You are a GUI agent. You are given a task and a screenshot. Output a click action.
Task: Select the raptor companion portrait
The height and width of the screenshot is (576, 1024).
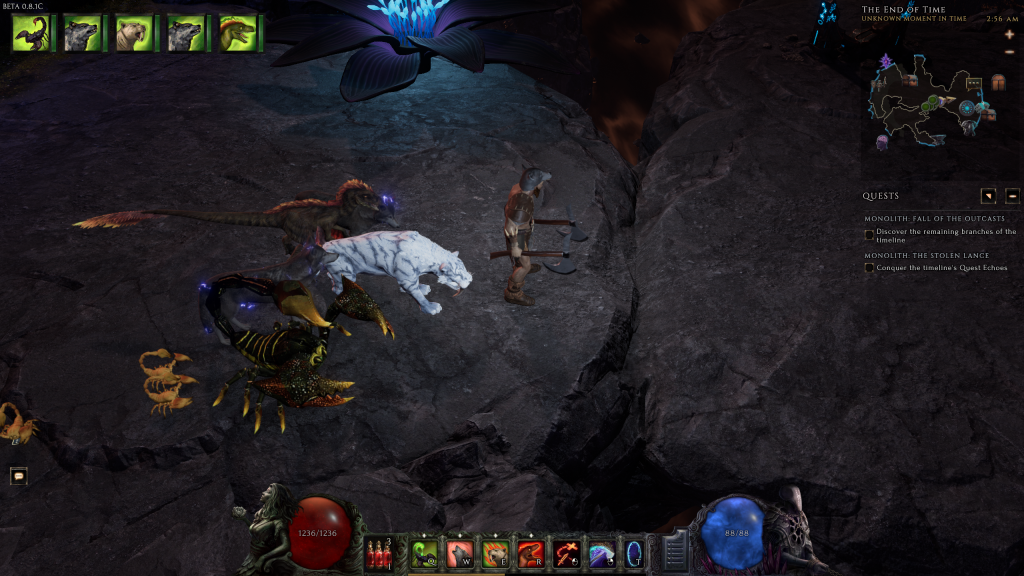click(238, 33)
